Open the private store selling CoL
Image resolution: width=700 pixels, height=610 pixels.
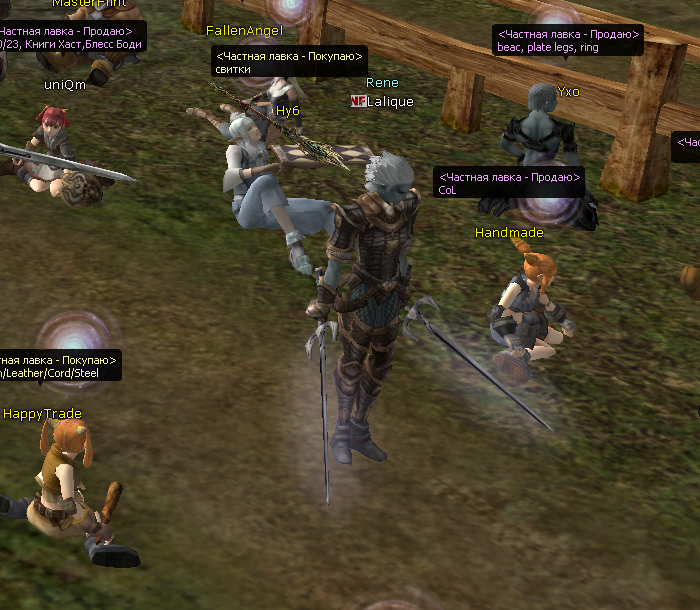pos(509,183)
